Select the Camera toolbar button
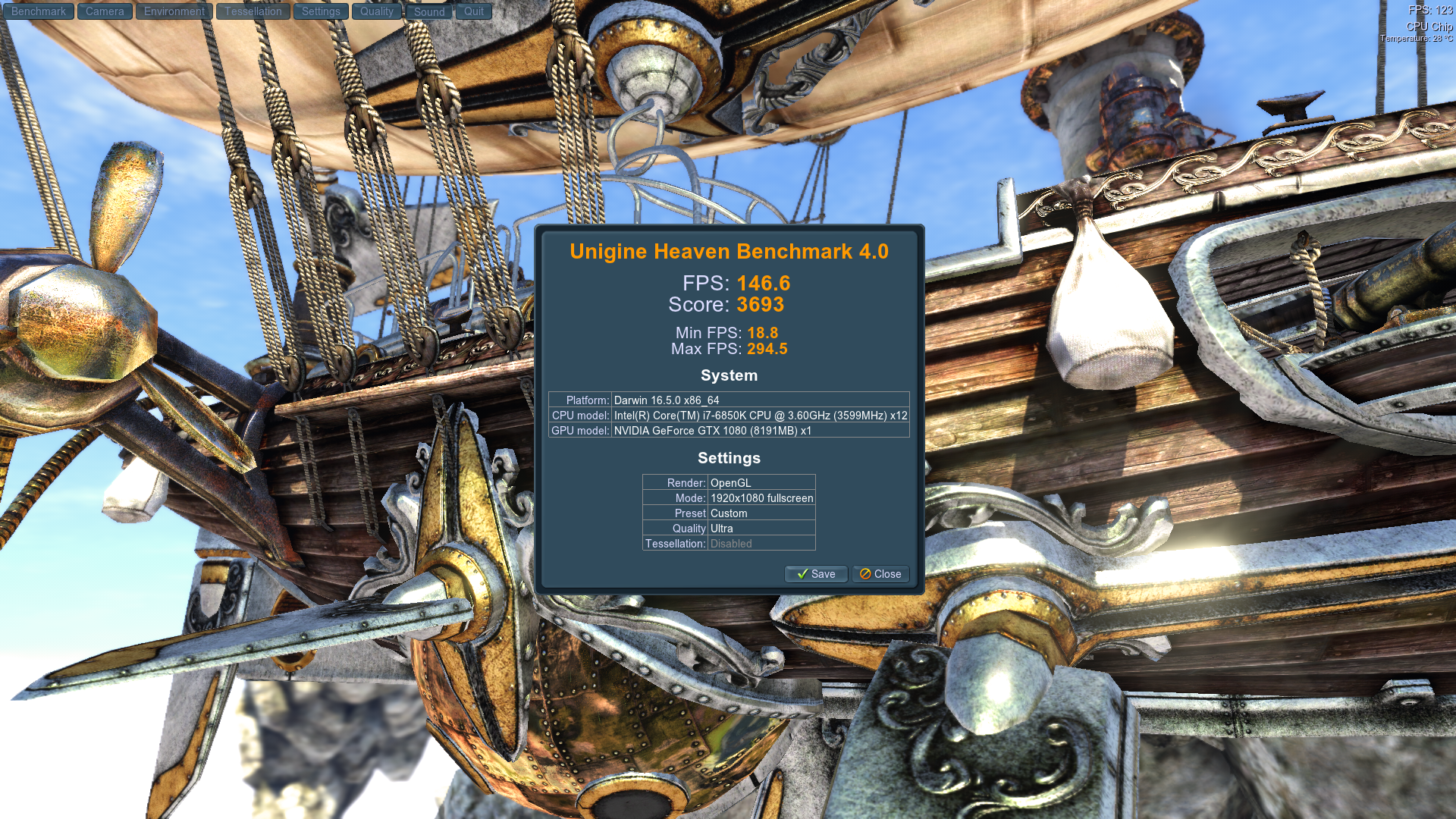Screen dimensions: 1456x819 pyautogui.click(x=105, y=11)
